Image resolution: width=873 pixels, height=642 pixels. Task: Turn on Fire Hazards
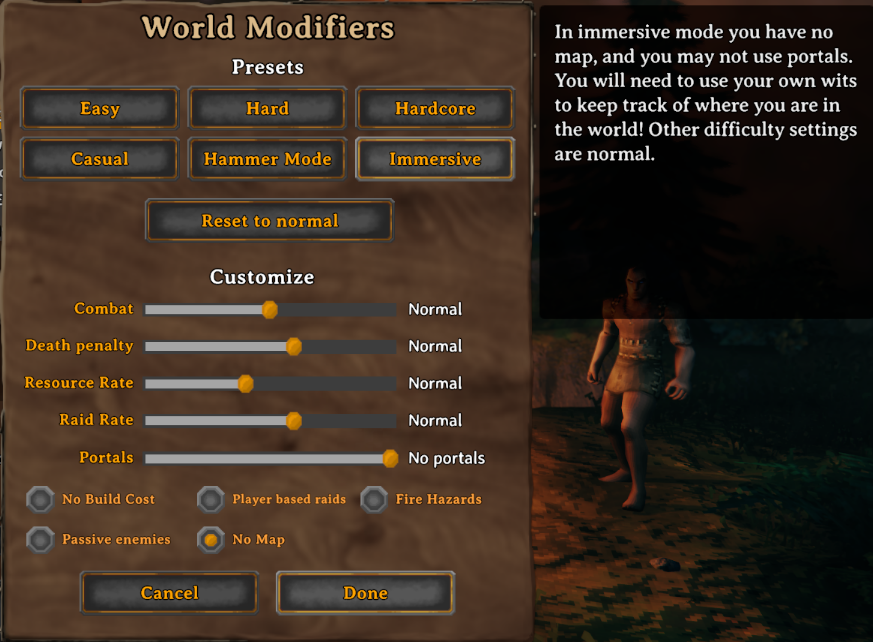[x=374, y=499]
